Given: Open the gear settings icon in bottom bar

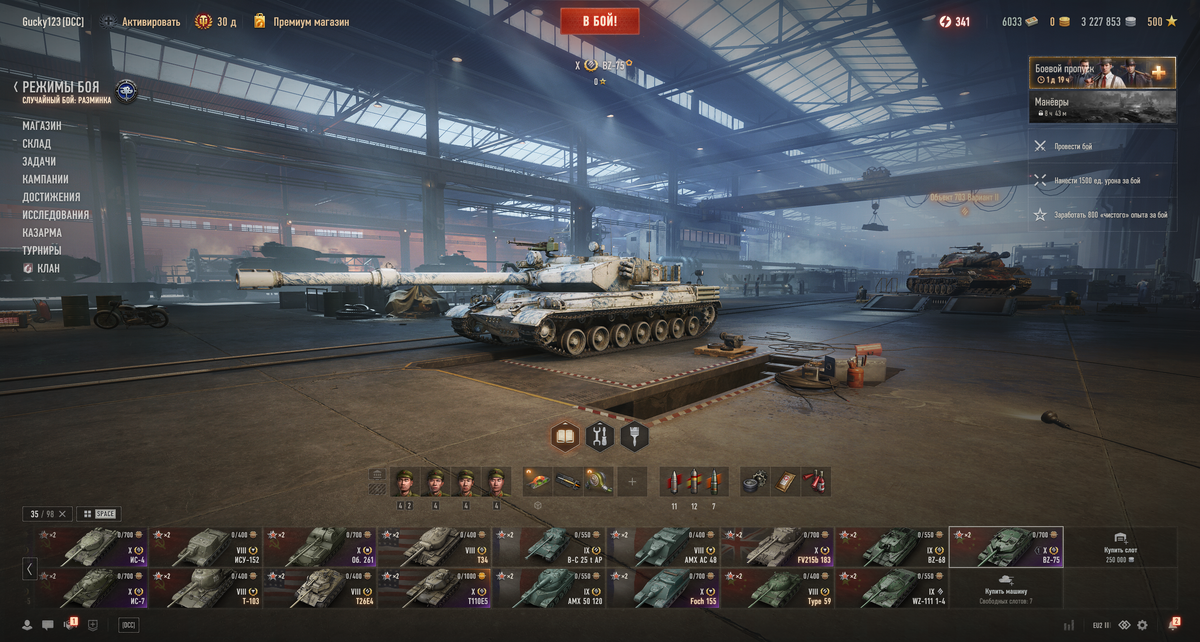Looking at the screenshot, I should tap(1143, 625).
